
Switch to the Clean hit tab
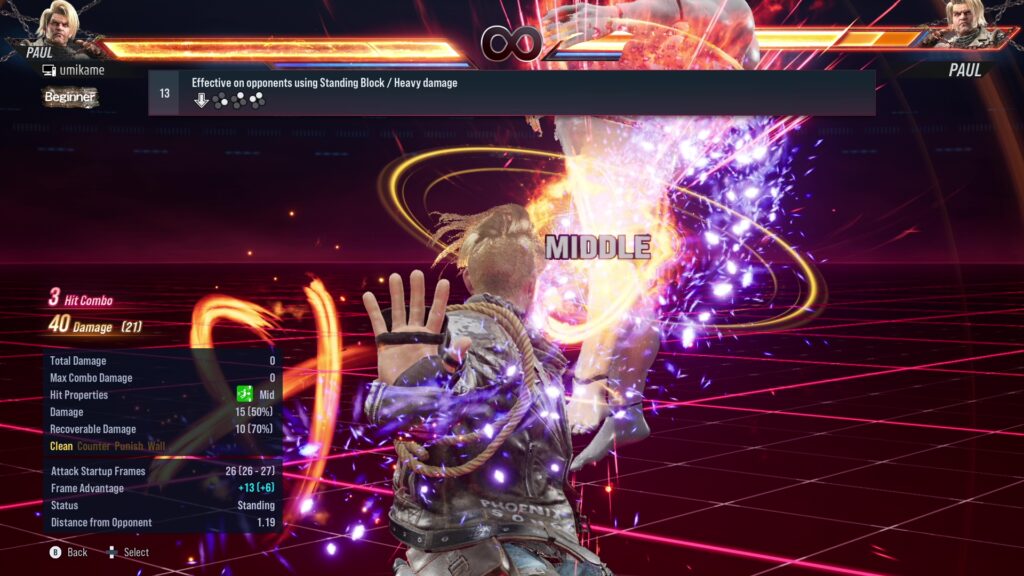pyautogui.click(x=61, y=446)
